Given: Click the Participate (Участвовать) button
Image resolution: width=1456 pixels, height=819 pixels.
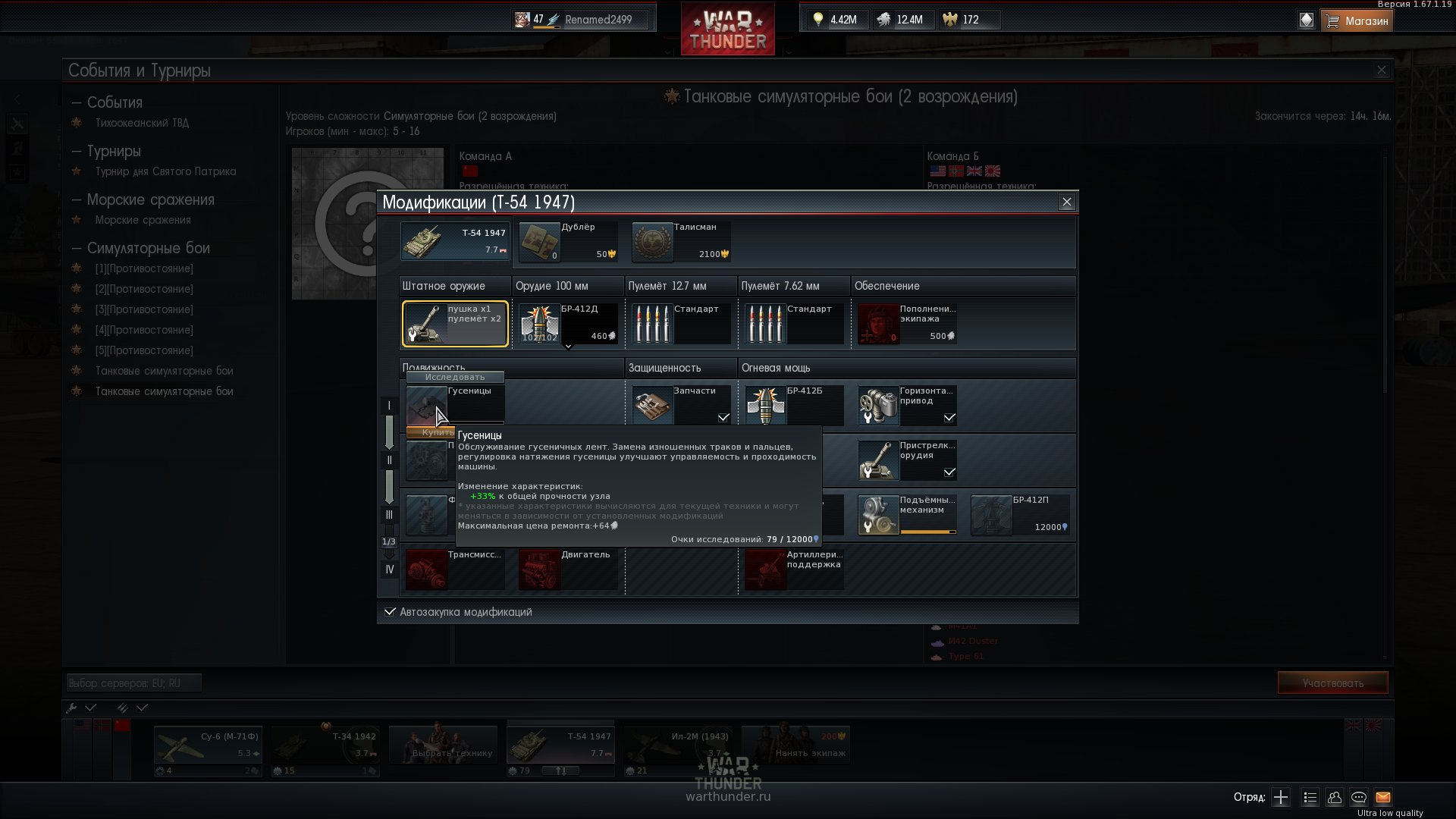Looking at the screenshot, I should coord(1332,682).
